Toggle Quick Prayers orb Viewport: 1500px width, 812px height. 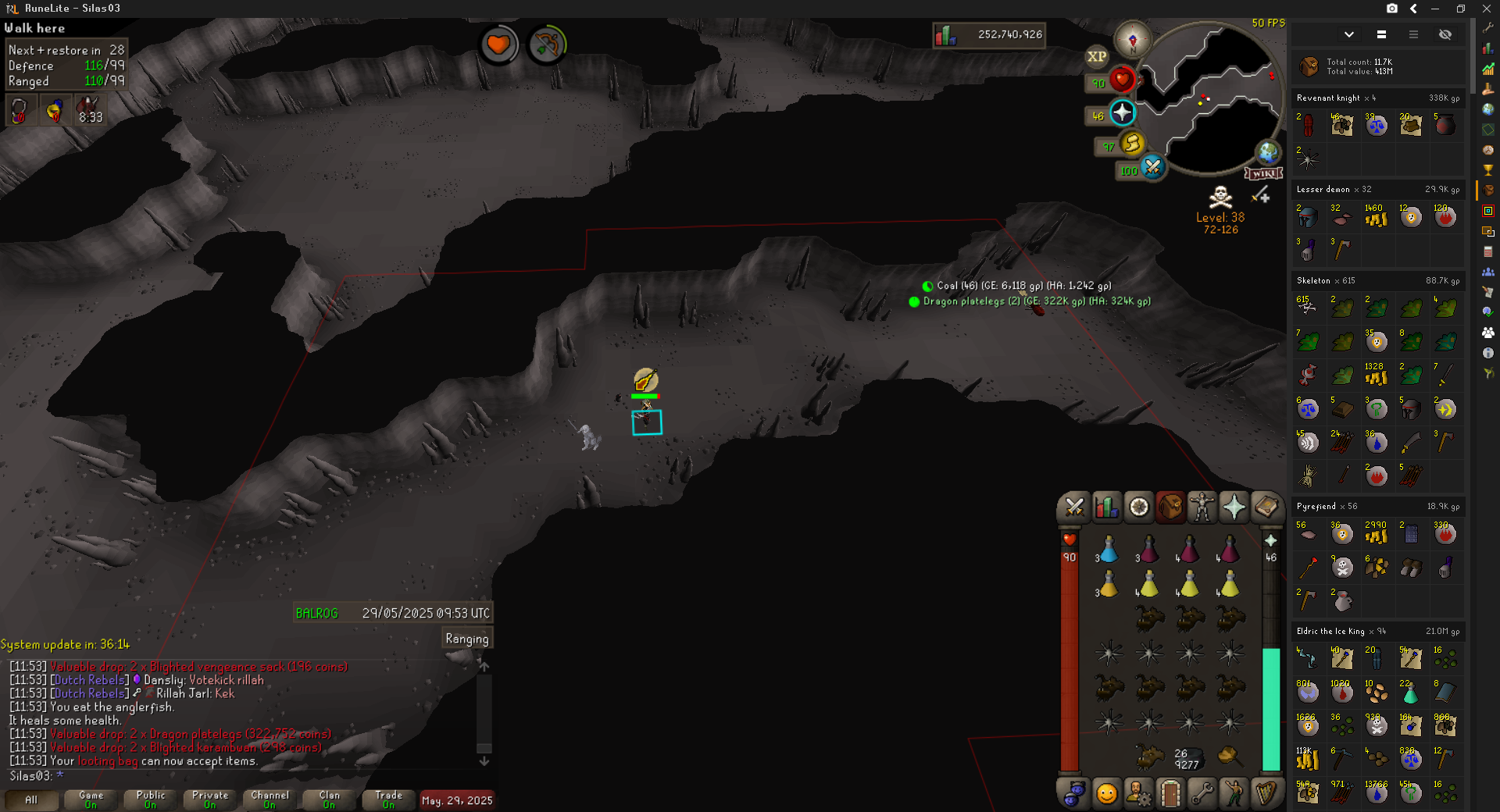[x=1122, y=113]
